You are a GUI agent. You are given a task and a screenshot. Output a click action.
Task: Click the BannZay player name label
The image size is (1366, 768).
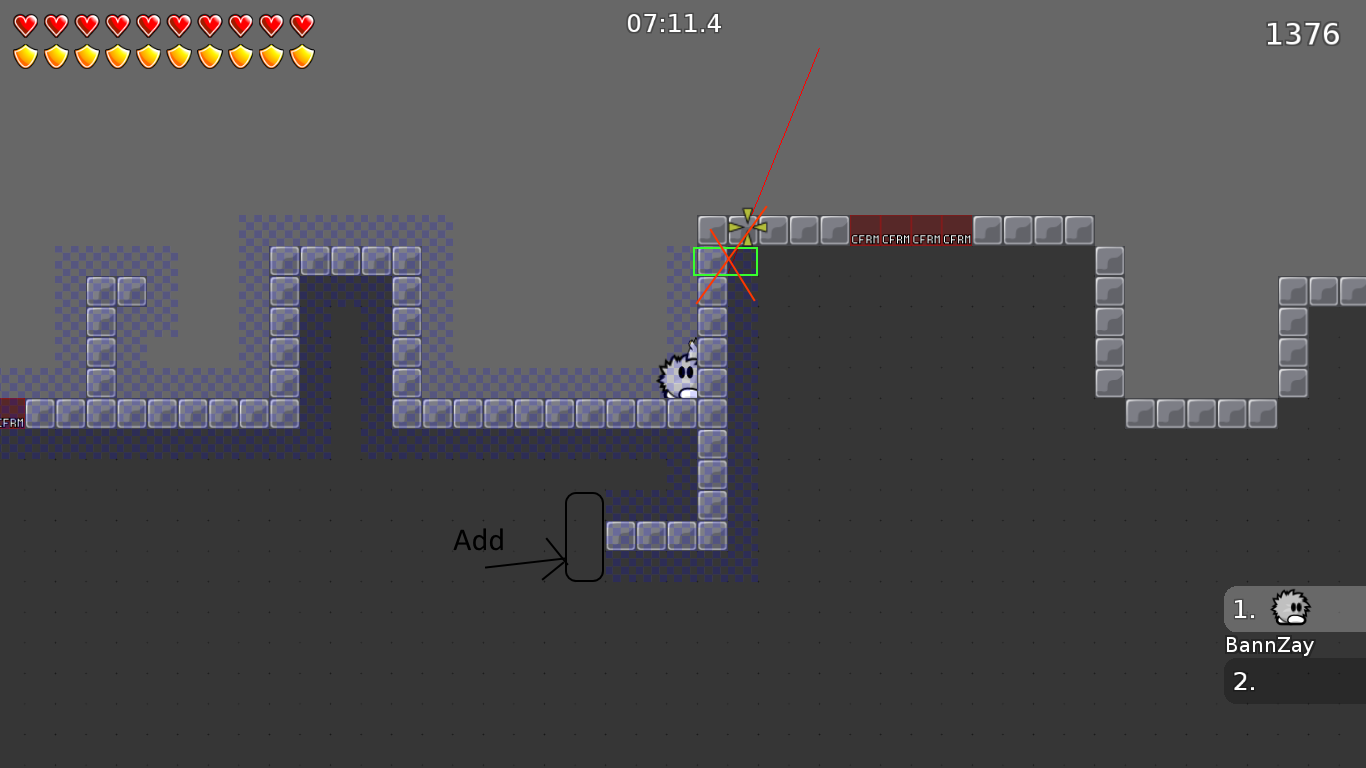(1269, 645)
